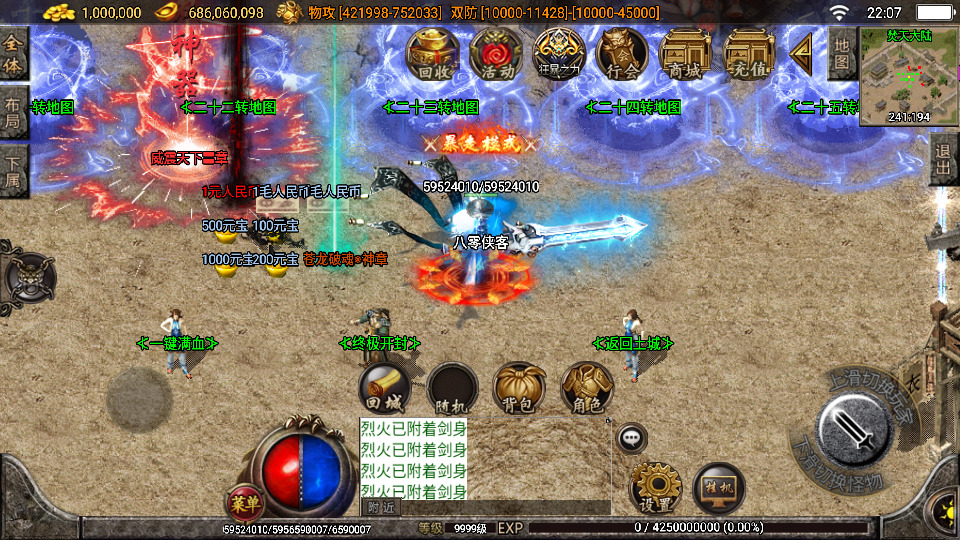Open the 地图 map button
This screenshot has height=540, width=960.
842,52
